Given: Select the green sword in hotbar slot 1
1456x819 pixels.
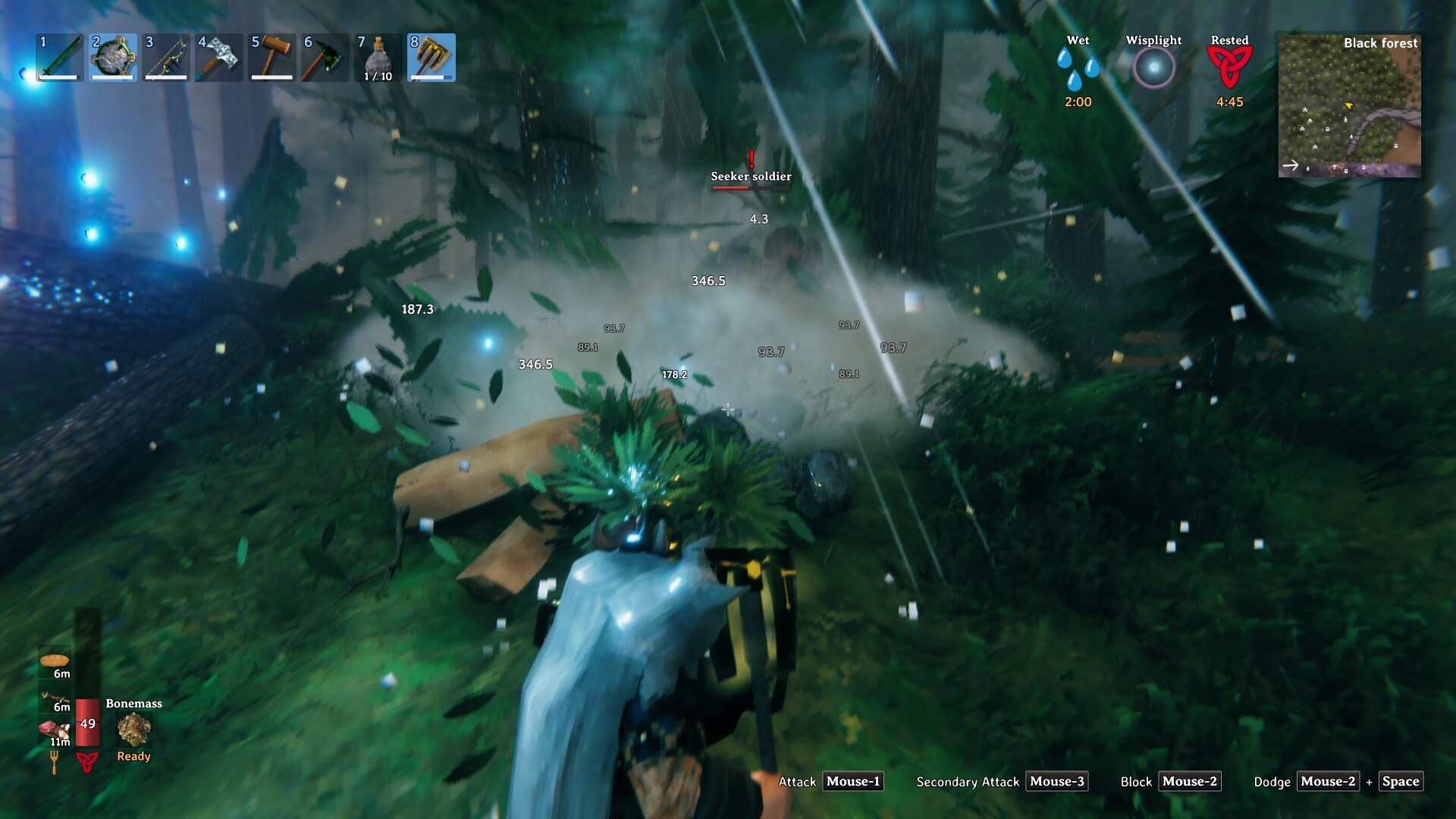Looking at the screenshot, I should [60, 57].
